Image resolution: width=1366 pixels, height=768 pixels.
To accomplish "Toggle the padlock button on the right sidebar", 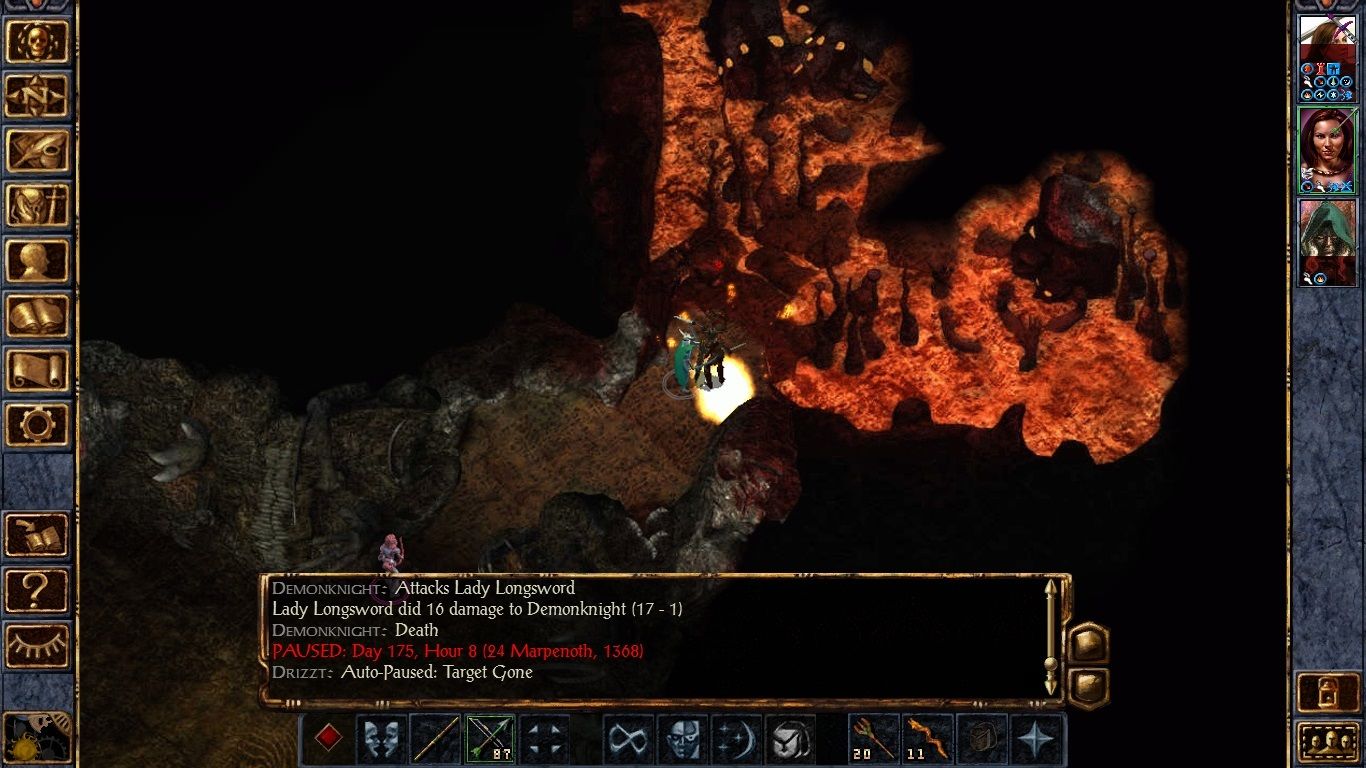I will point(1327,692).
